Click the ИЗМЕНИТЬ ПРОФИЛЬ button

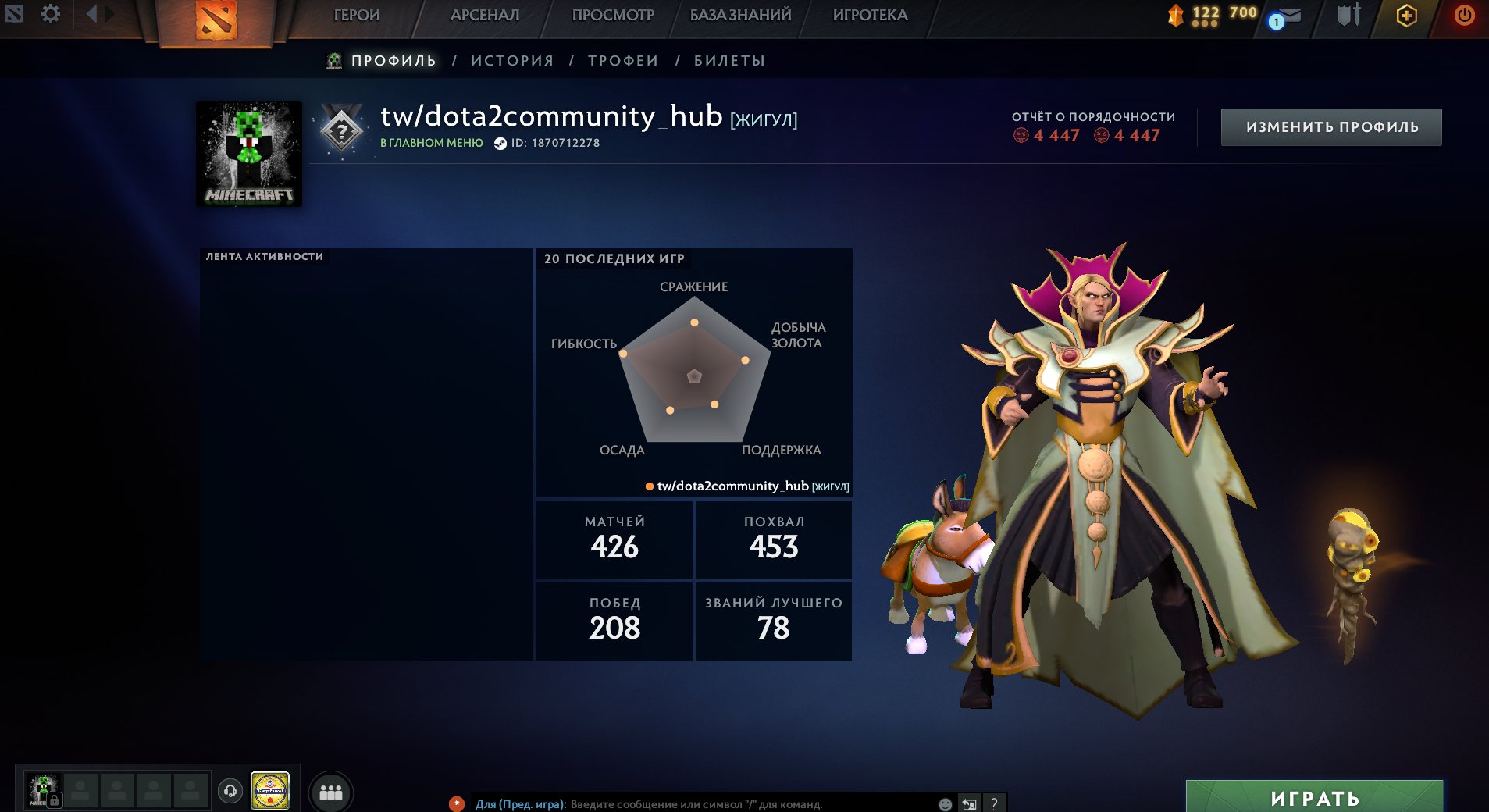coord(1331,126)
